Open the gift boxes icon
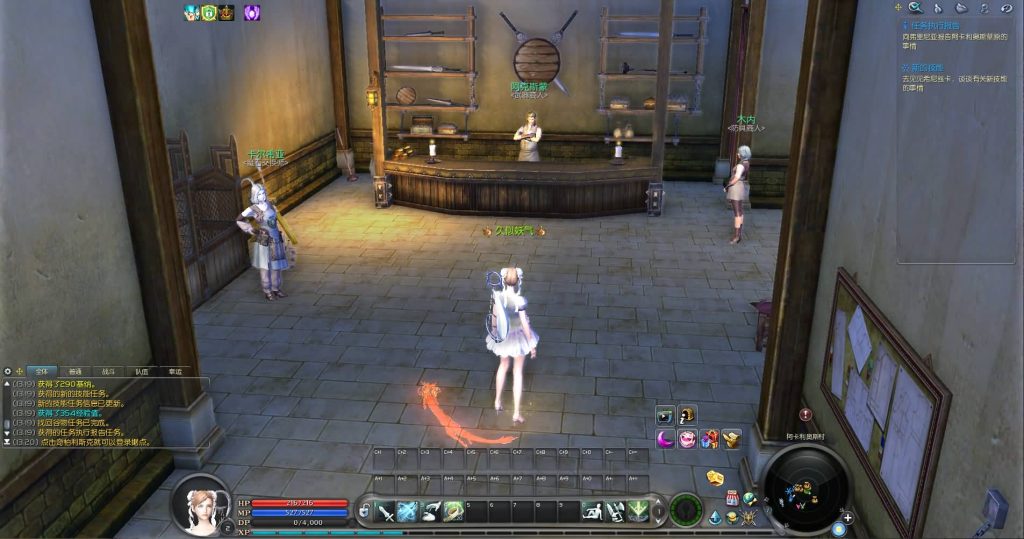 tap(709, 438)
